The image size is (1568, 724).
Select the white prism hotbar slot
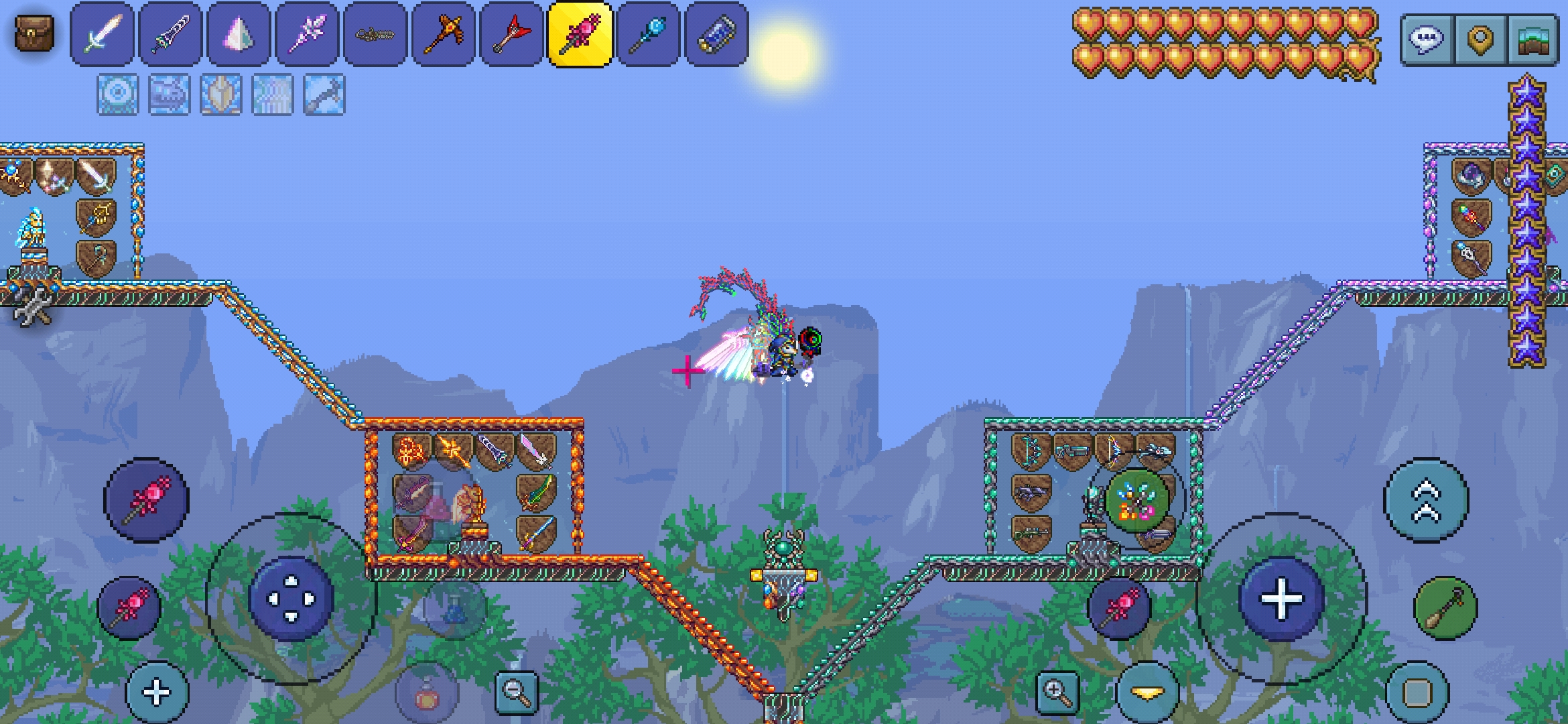(x=239, y=34)
